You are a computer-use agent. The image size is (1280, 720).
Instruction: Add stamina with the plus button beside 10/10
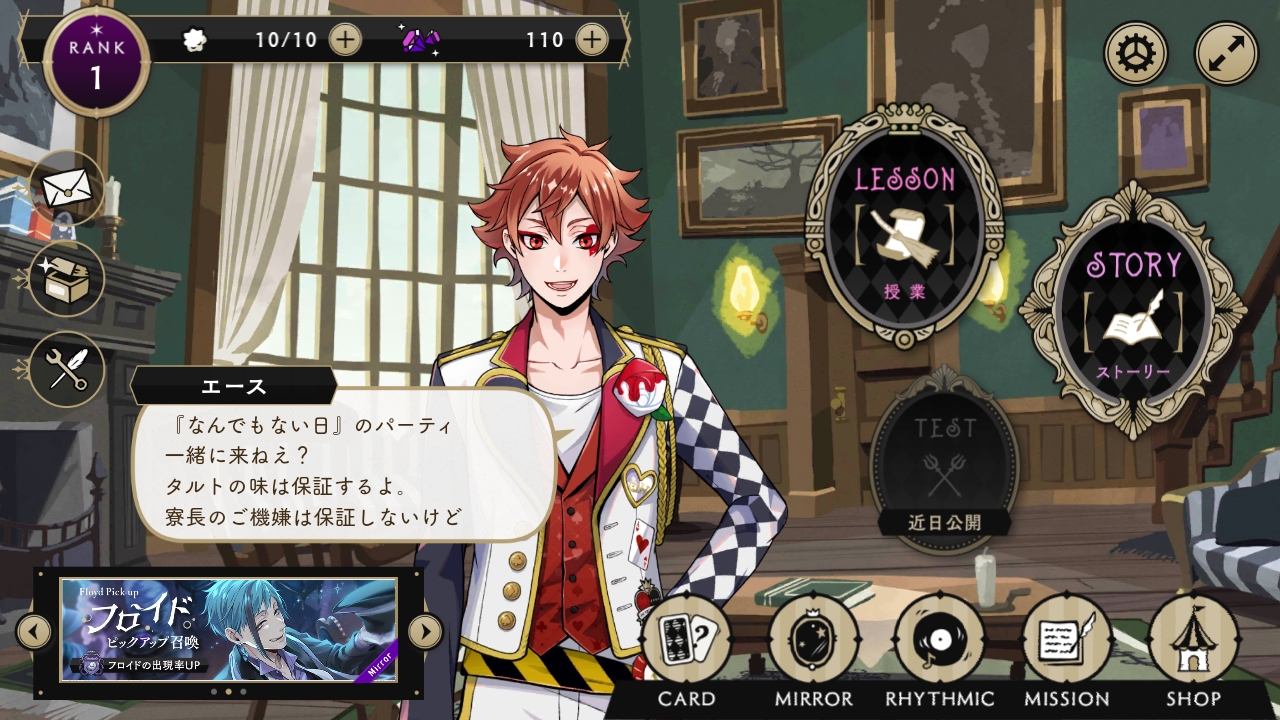[x=345, y=40]
